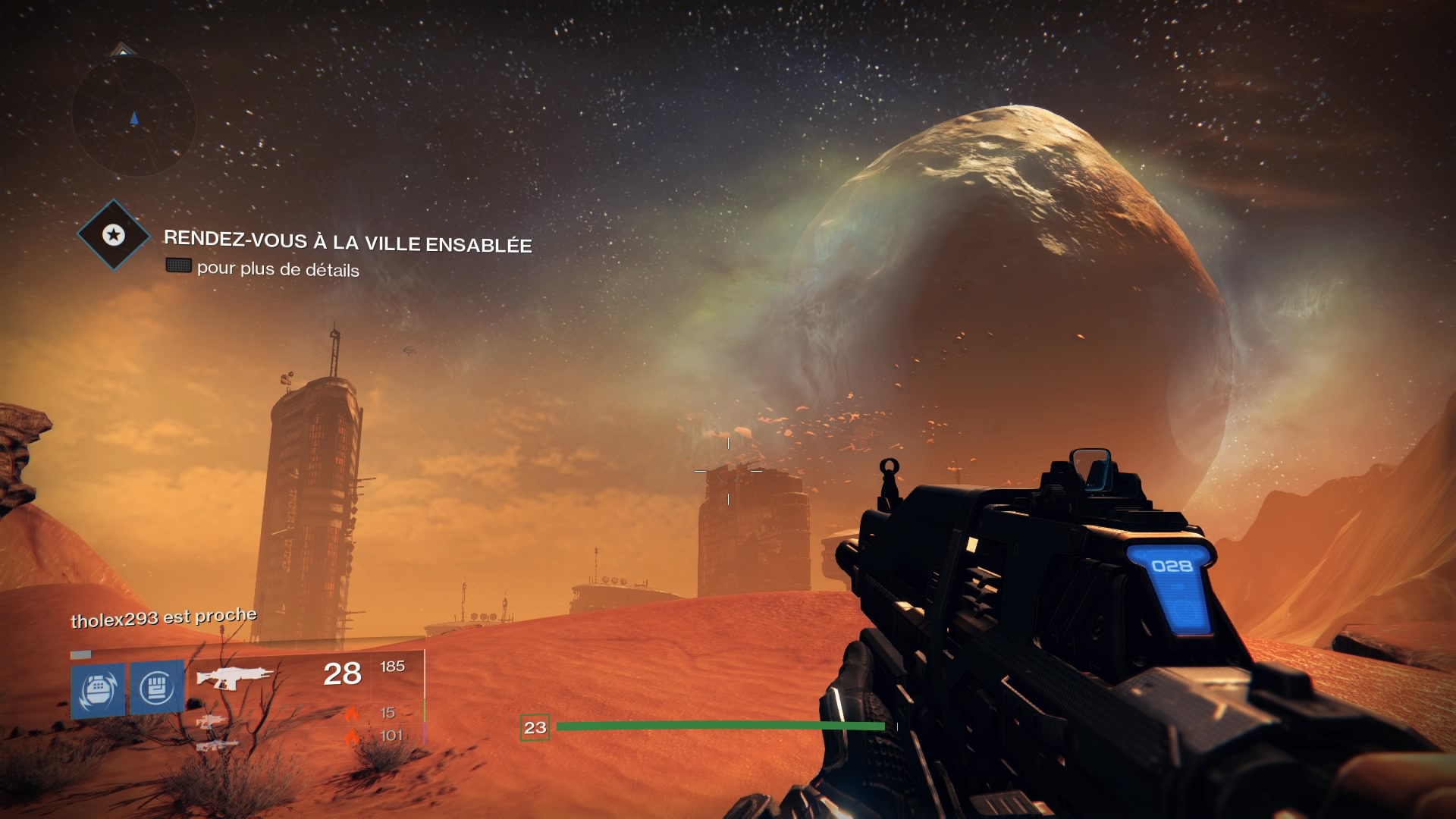Activate the fist melee ability icon
The width and height of the screenshot is (1456, 819).
click(157, 688)
